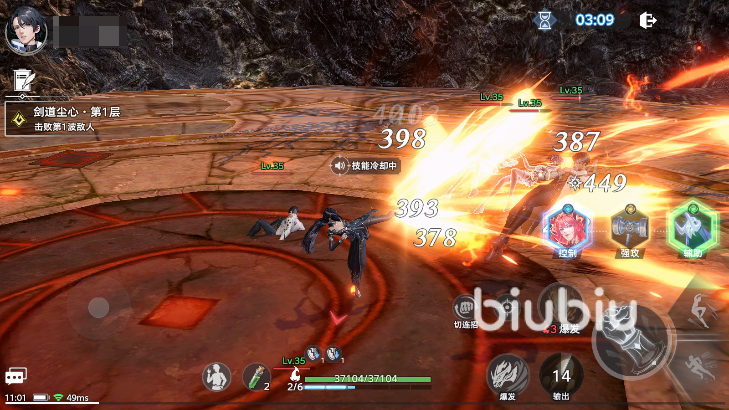Exit the stage with the leave icon
729x410 pixels.
point(648,19)
